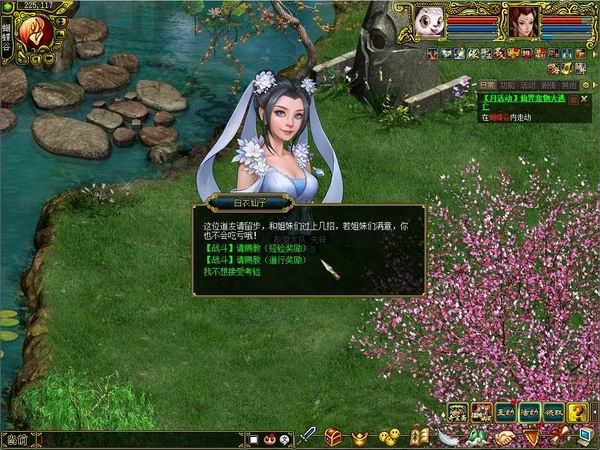Switch to the 日常 quest tab

pyautogui.click(x=487, y=86)
